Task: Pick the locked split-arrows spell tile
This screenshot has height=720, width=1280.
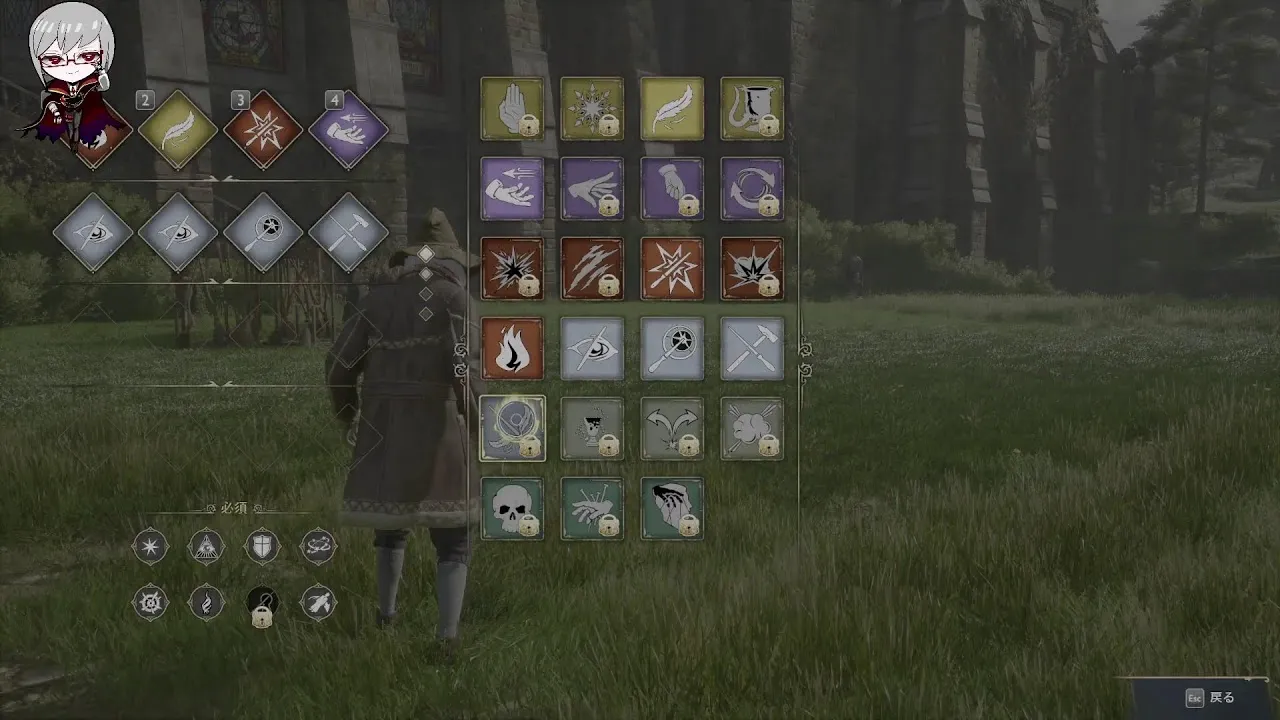Action: click(672, 429)
